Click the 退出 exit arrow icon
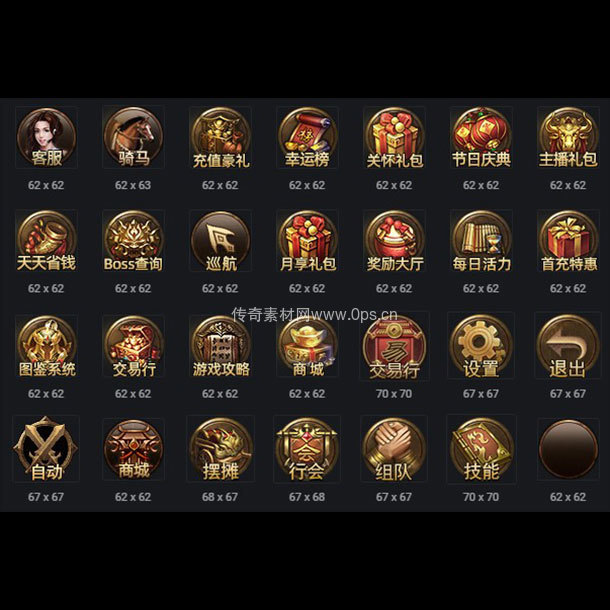 click(x=567, y=346)
